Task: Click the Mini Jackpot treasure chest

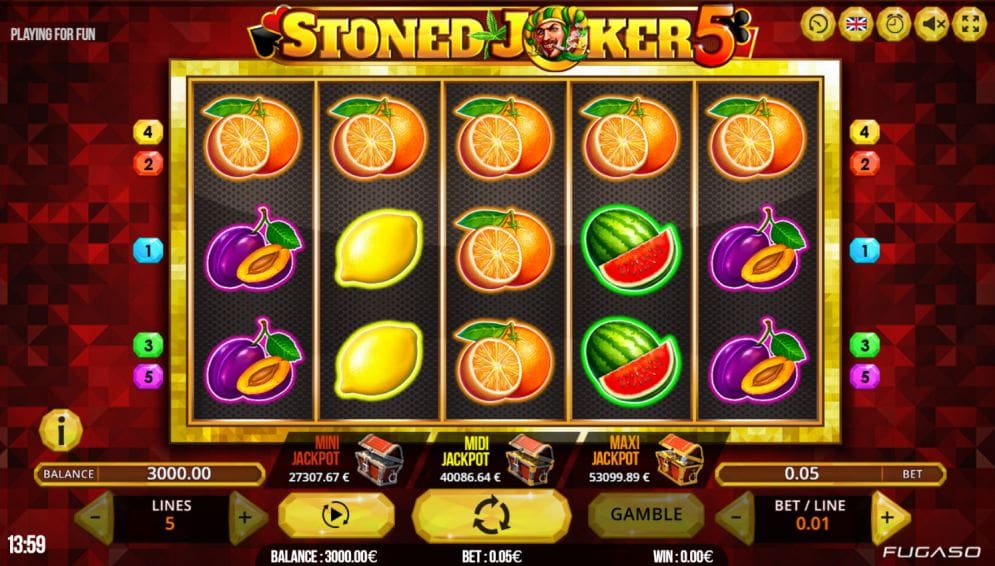Action: (379, 456)
